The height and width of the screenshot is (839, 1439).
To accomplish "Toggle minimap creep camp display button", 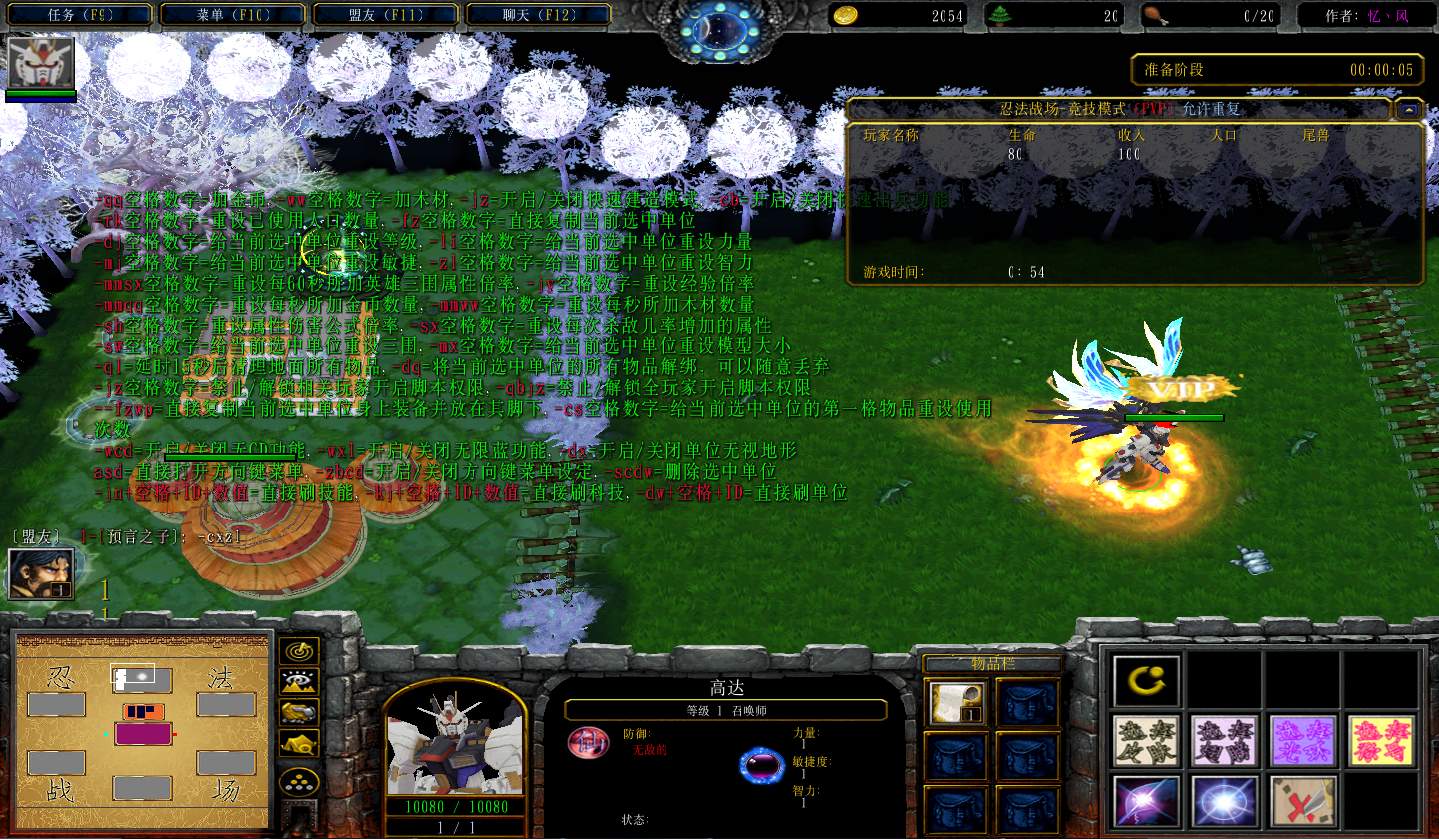I will pos(299,742).
